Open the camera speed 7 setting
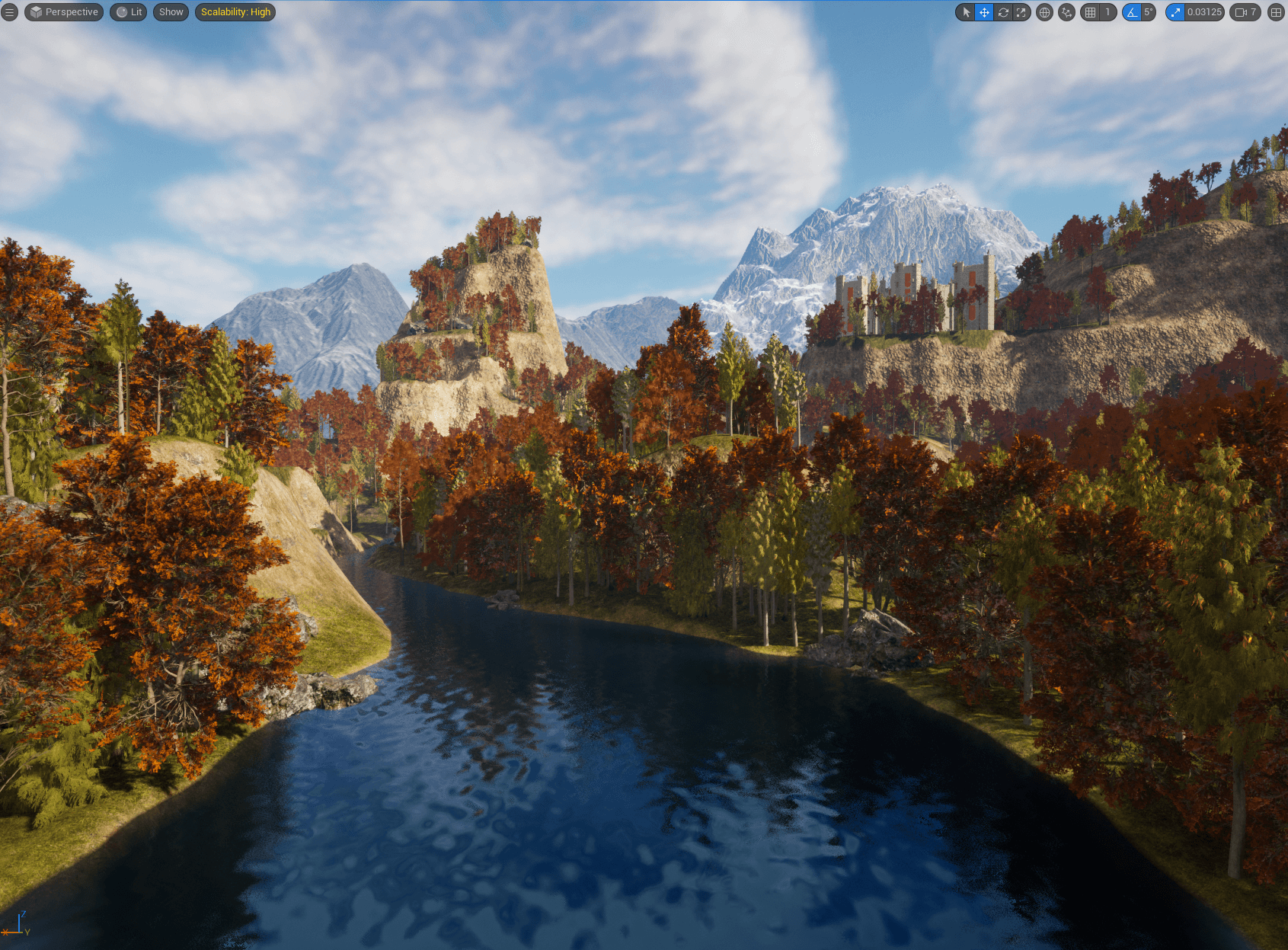1288x950 pixels. click(1245, 12)
